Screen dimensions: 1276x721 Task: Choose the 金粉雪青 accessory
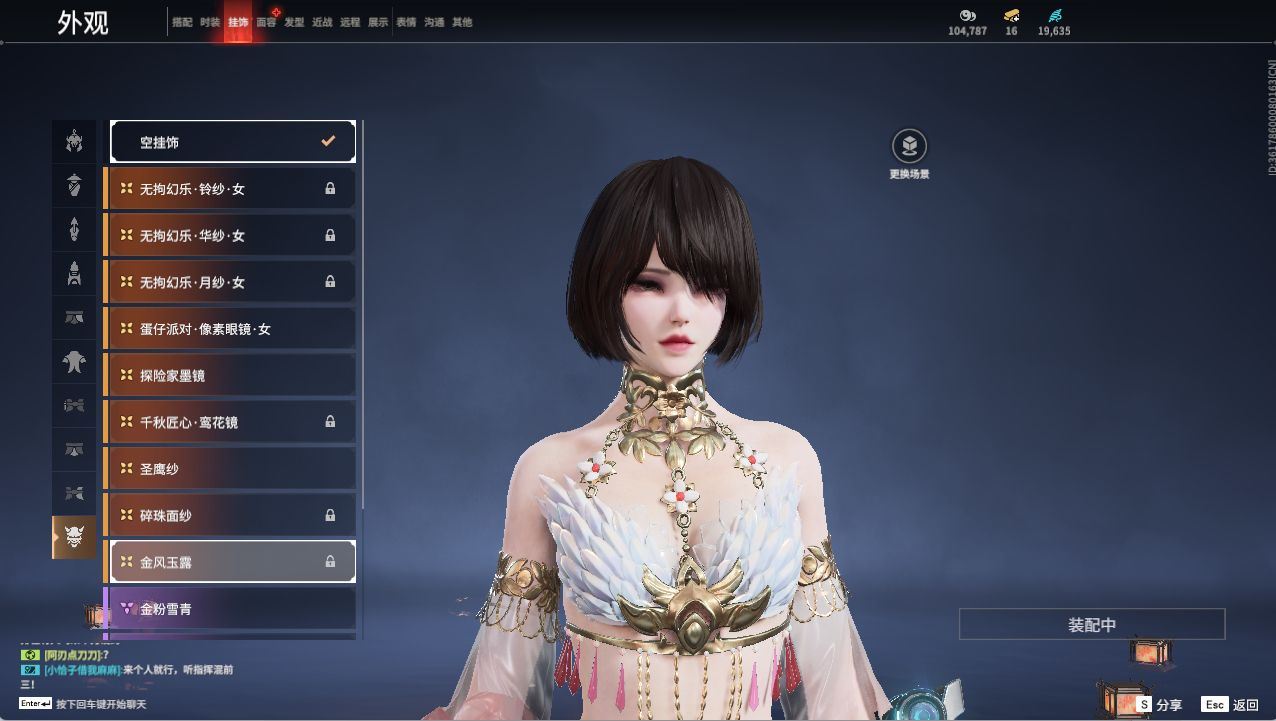click(232, 609)
